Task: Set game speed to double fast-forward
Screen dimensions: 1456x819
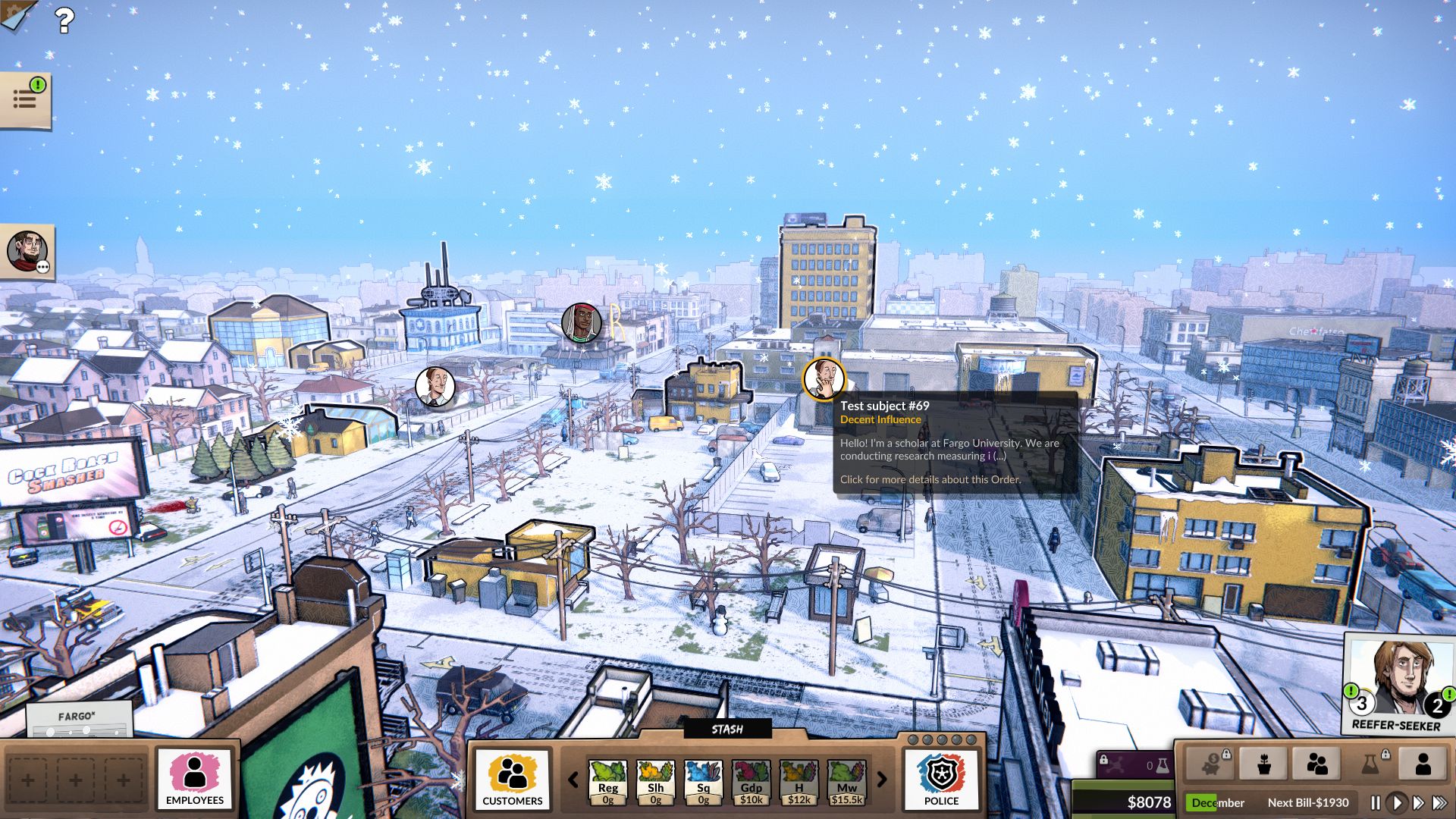Action: pos(1418,802)
